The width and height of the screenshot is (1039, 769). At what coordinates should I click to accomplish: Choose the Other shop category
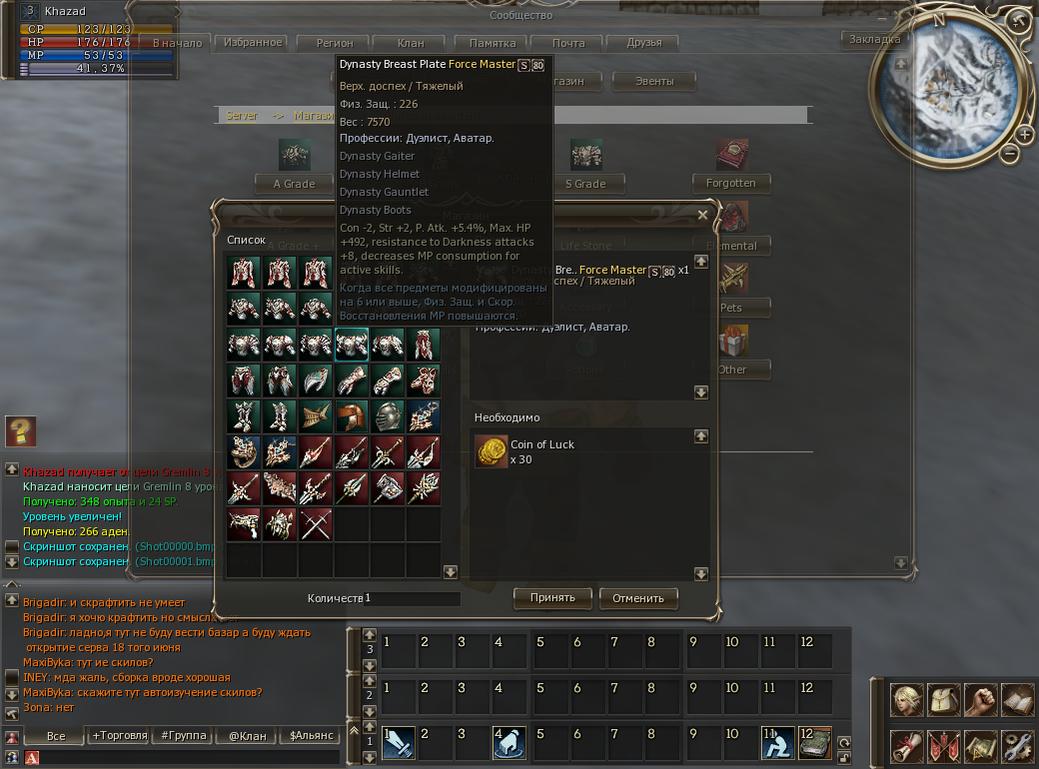coord(731,369)
